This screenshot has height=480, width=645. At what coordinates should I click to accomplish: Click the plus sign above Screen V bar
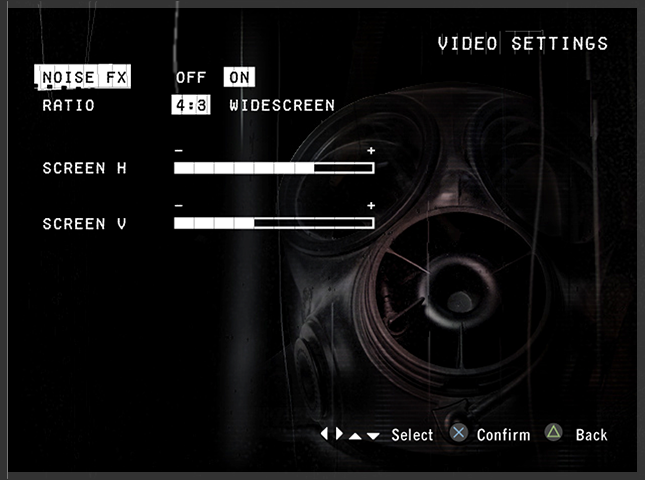point(371,206)
